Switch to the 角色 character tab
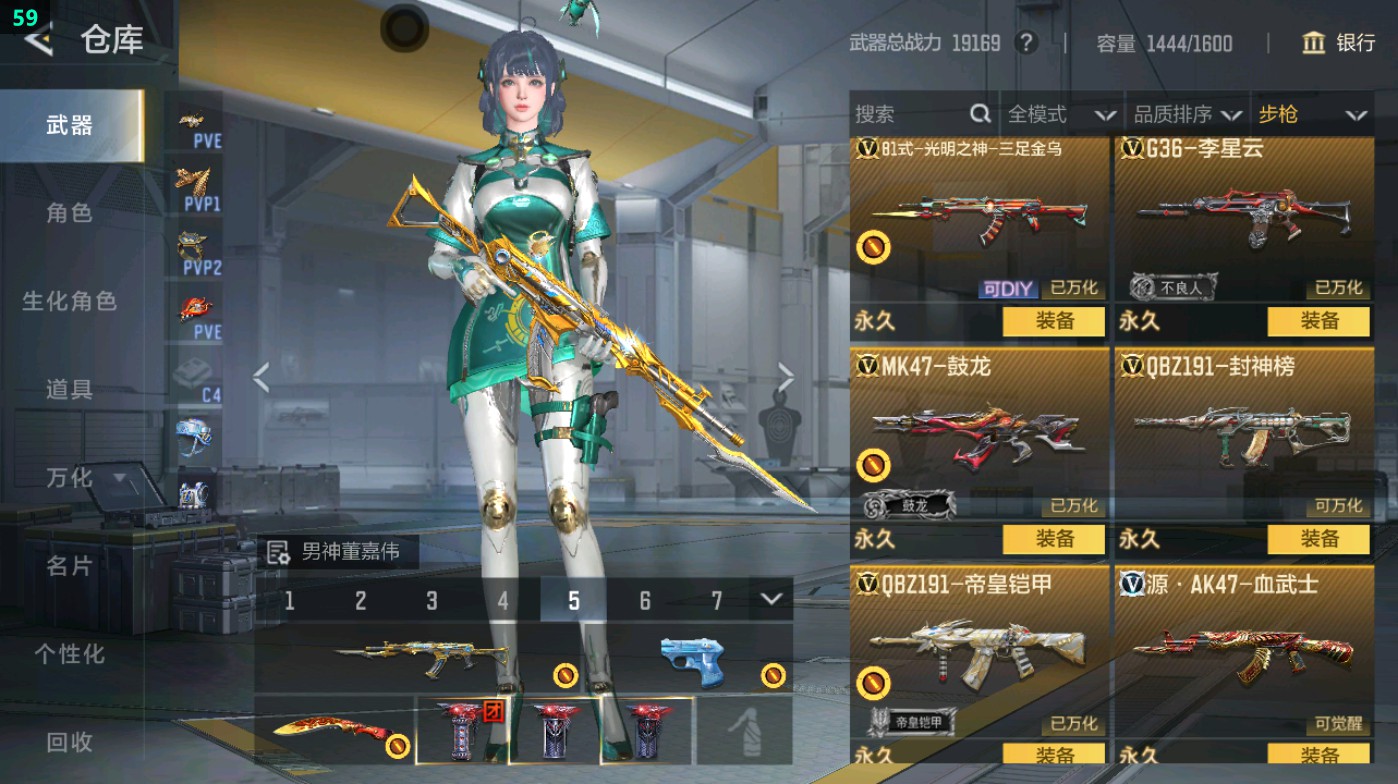The image size is (1398, 784). tap(70, 214)
